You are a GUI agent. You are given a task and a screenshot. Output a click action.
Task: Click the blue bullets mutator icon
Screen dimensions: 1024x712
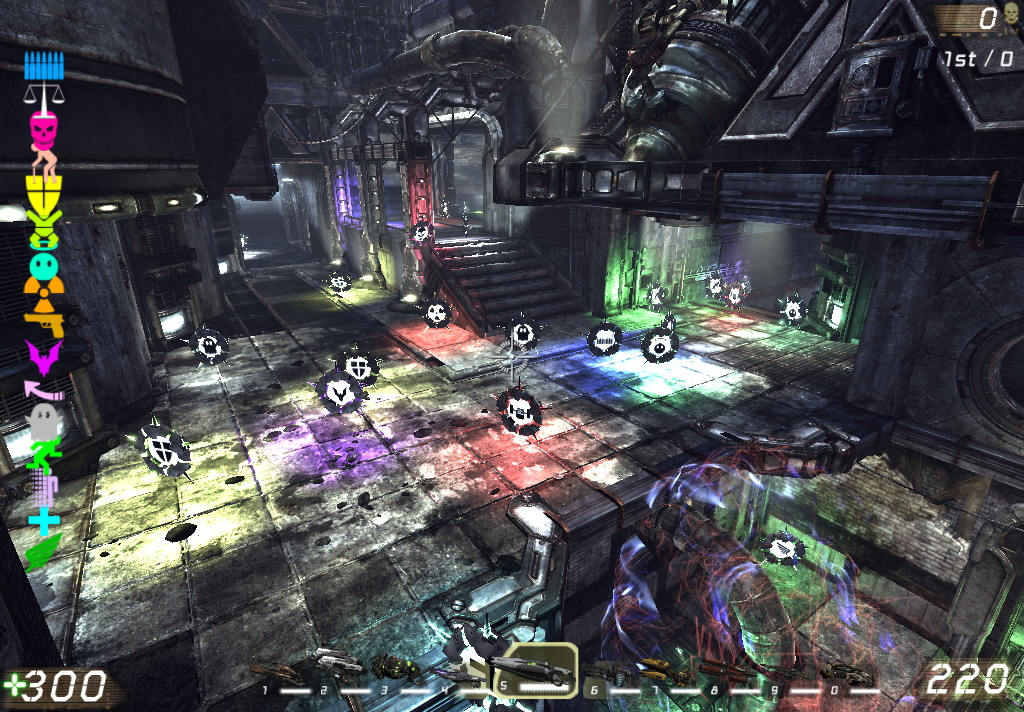tap(42, 66)
